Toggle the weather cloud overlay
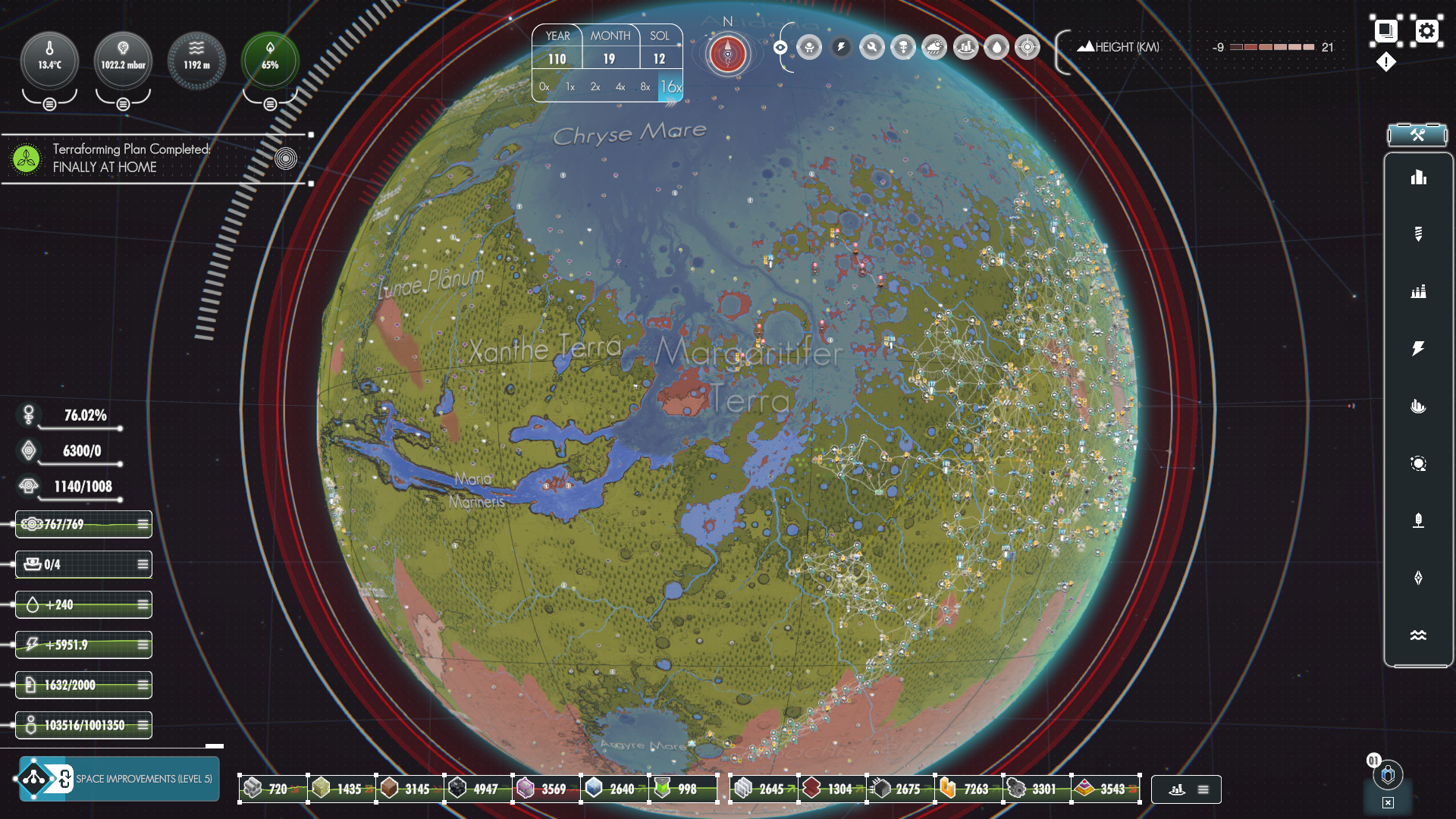 point(934,48)
